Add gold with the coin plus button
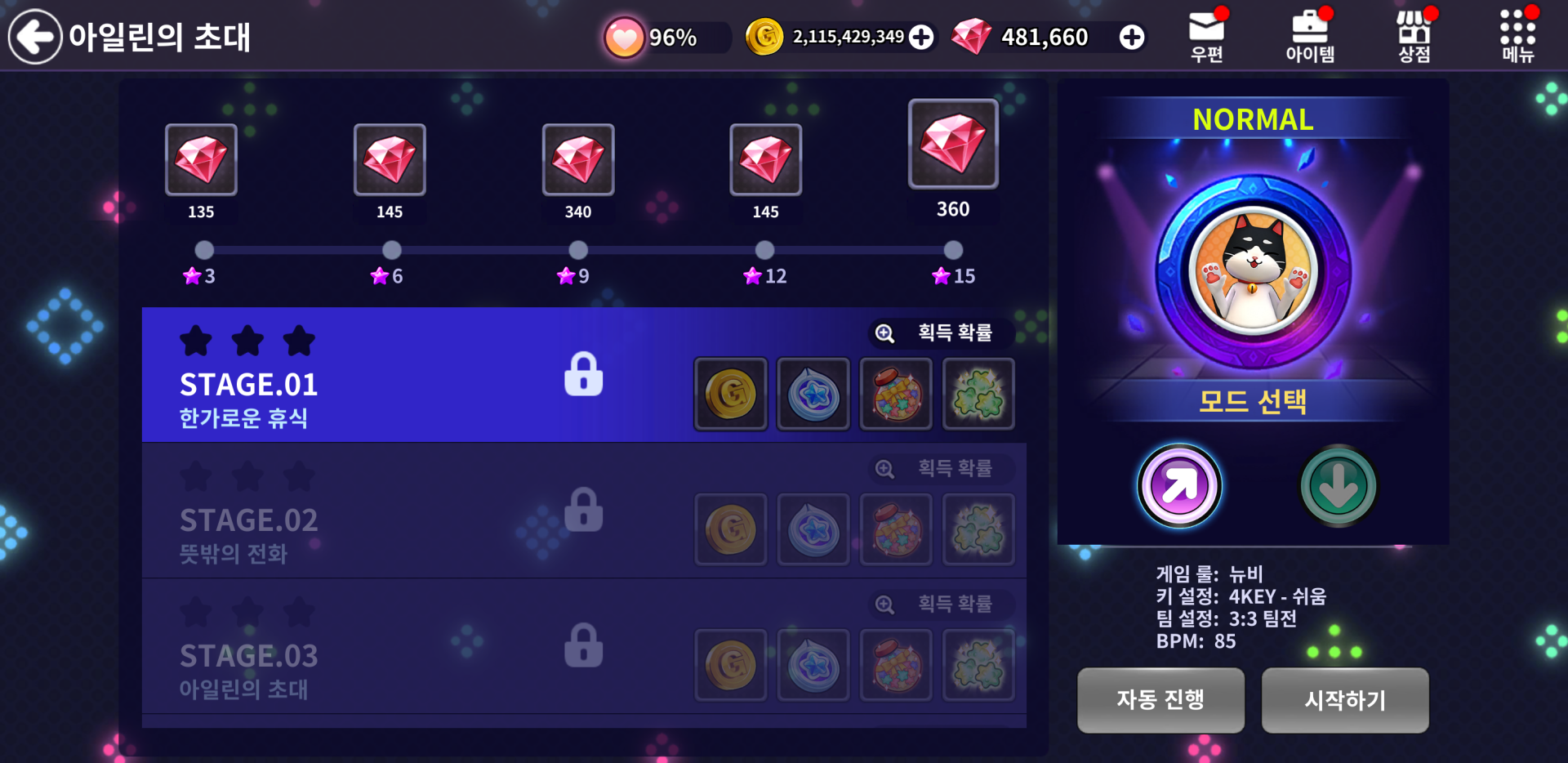Image resolution: width=1568 pixels, height=763 pixels. pos(921,37)
